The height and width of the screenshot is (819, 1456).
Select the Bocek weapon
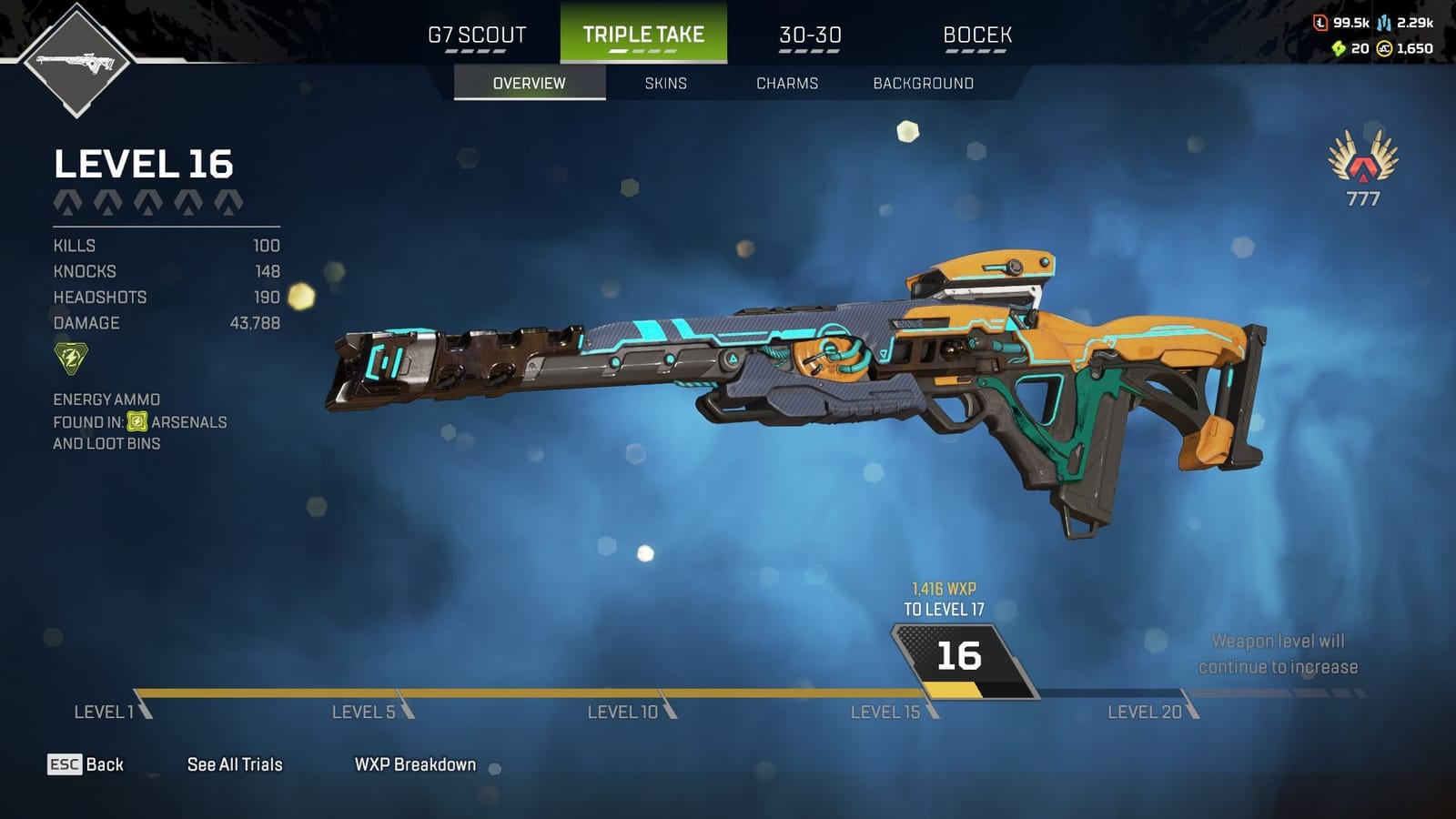click(x=976, y=35)
